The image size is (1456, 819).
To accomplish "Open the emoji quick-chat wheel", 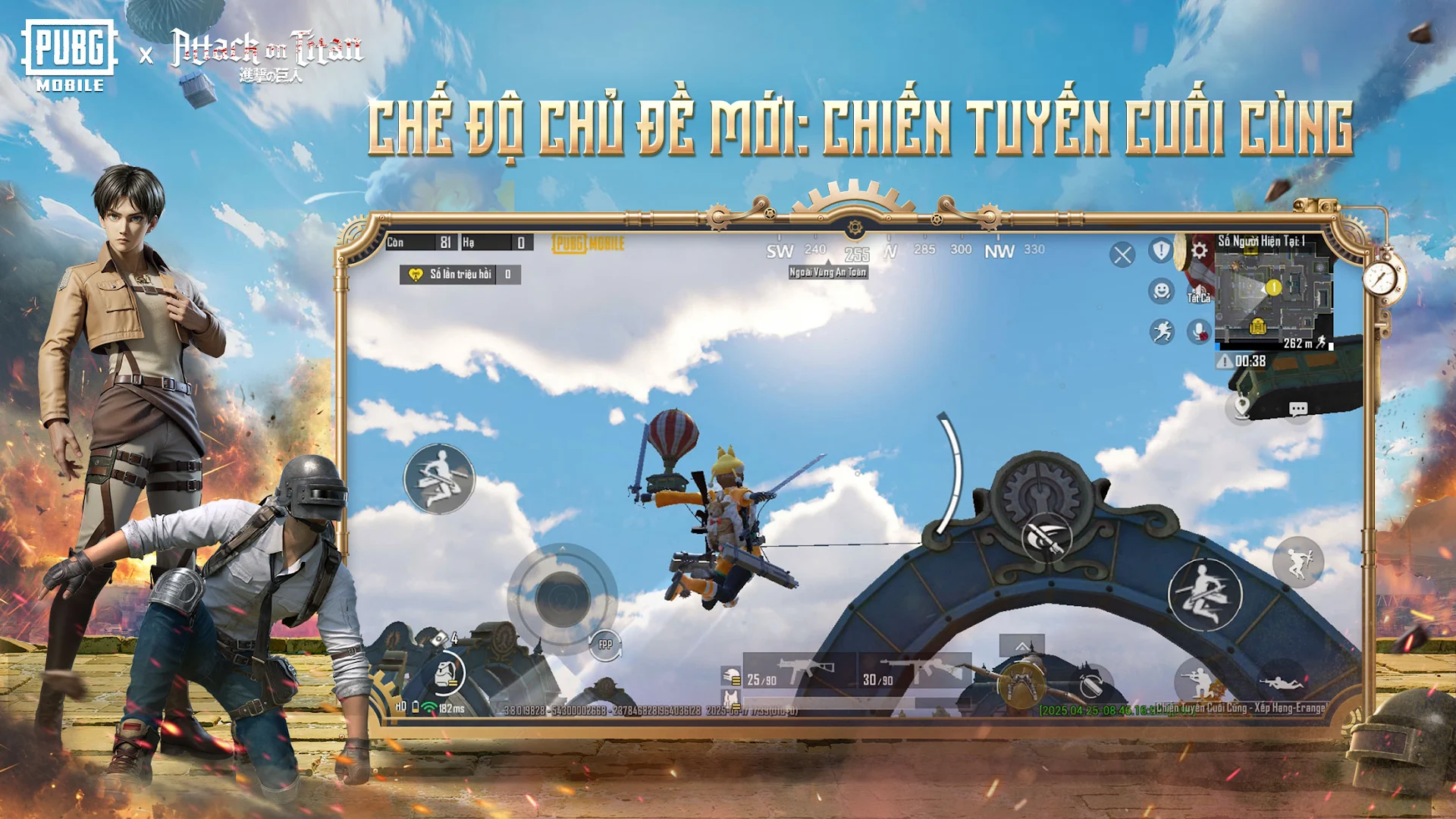I will pos(1162,290).
